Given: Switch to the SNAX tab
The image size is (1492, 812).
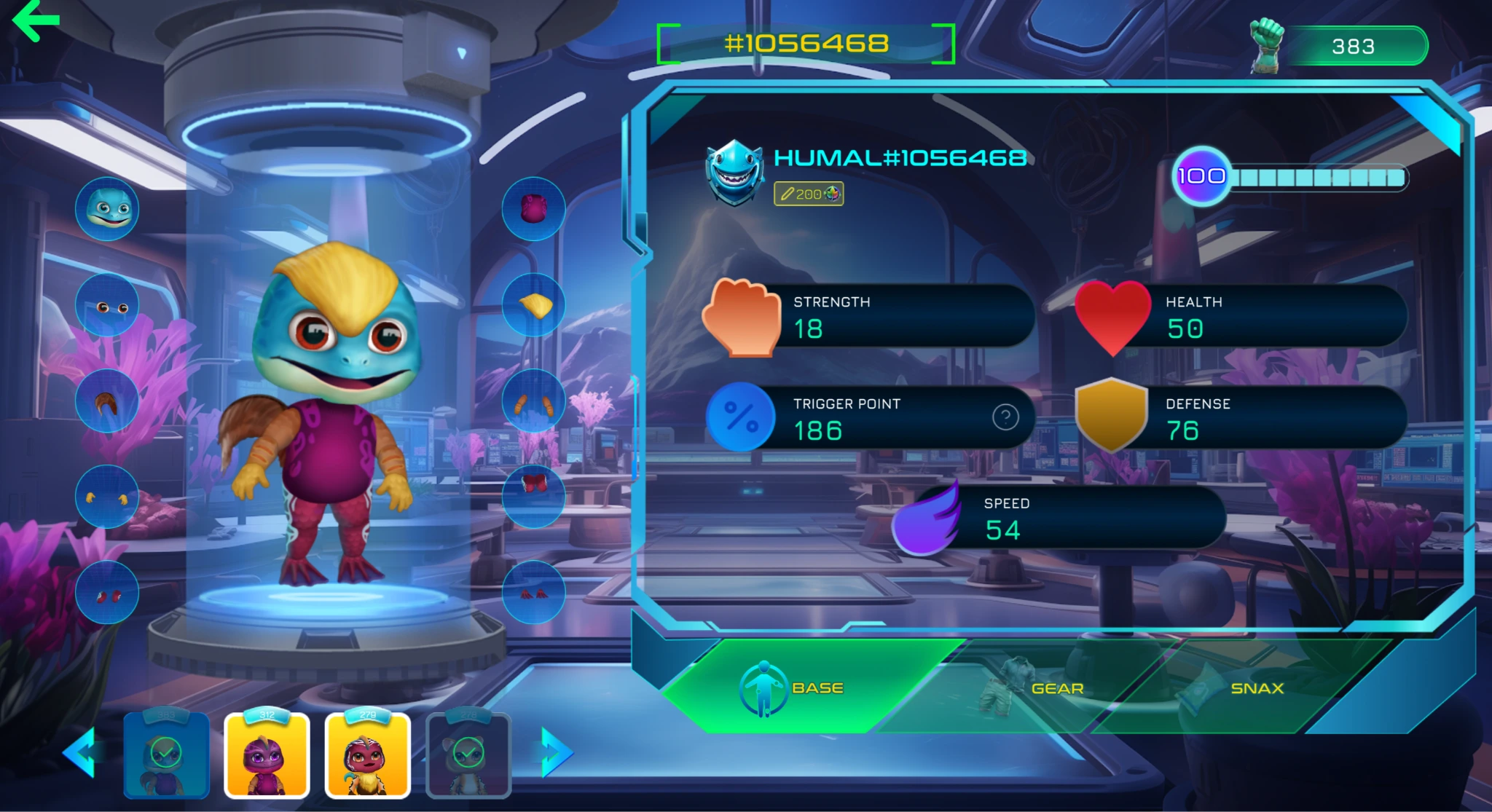Looking at the screenshot, I should [1257, 688].
